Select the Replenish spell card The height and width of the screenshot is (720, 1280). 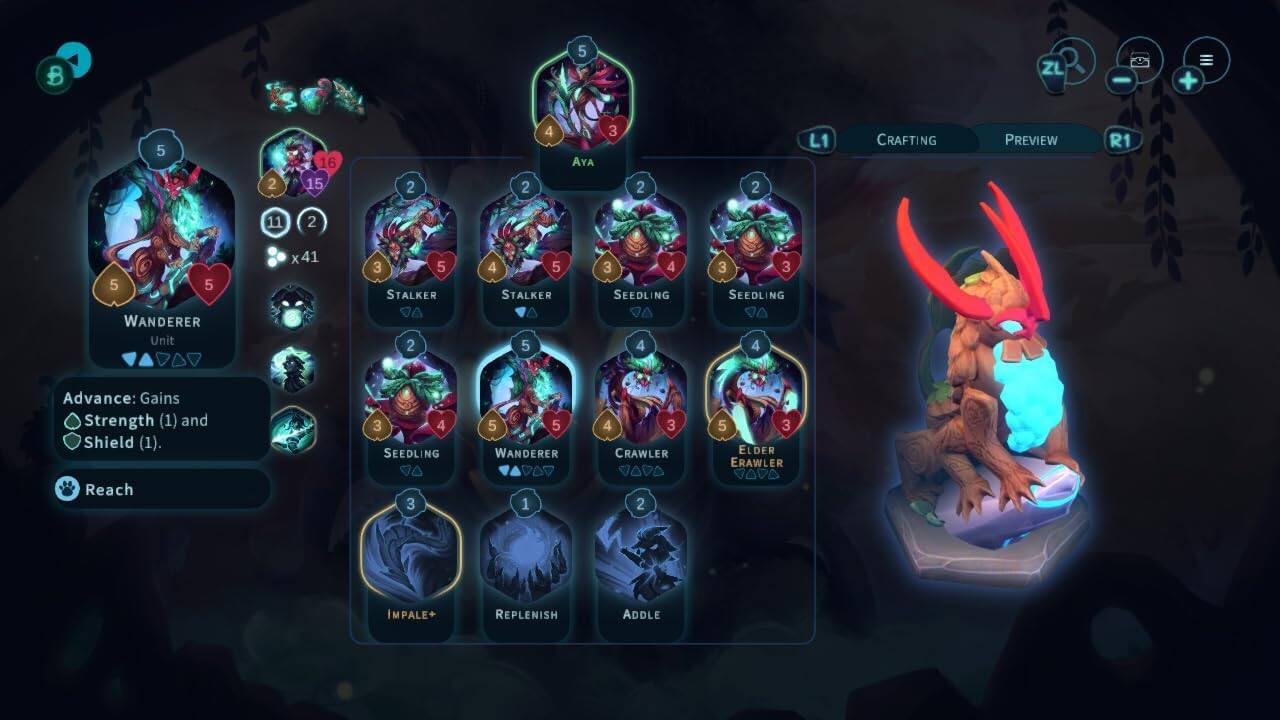click(x=526, y=560)
